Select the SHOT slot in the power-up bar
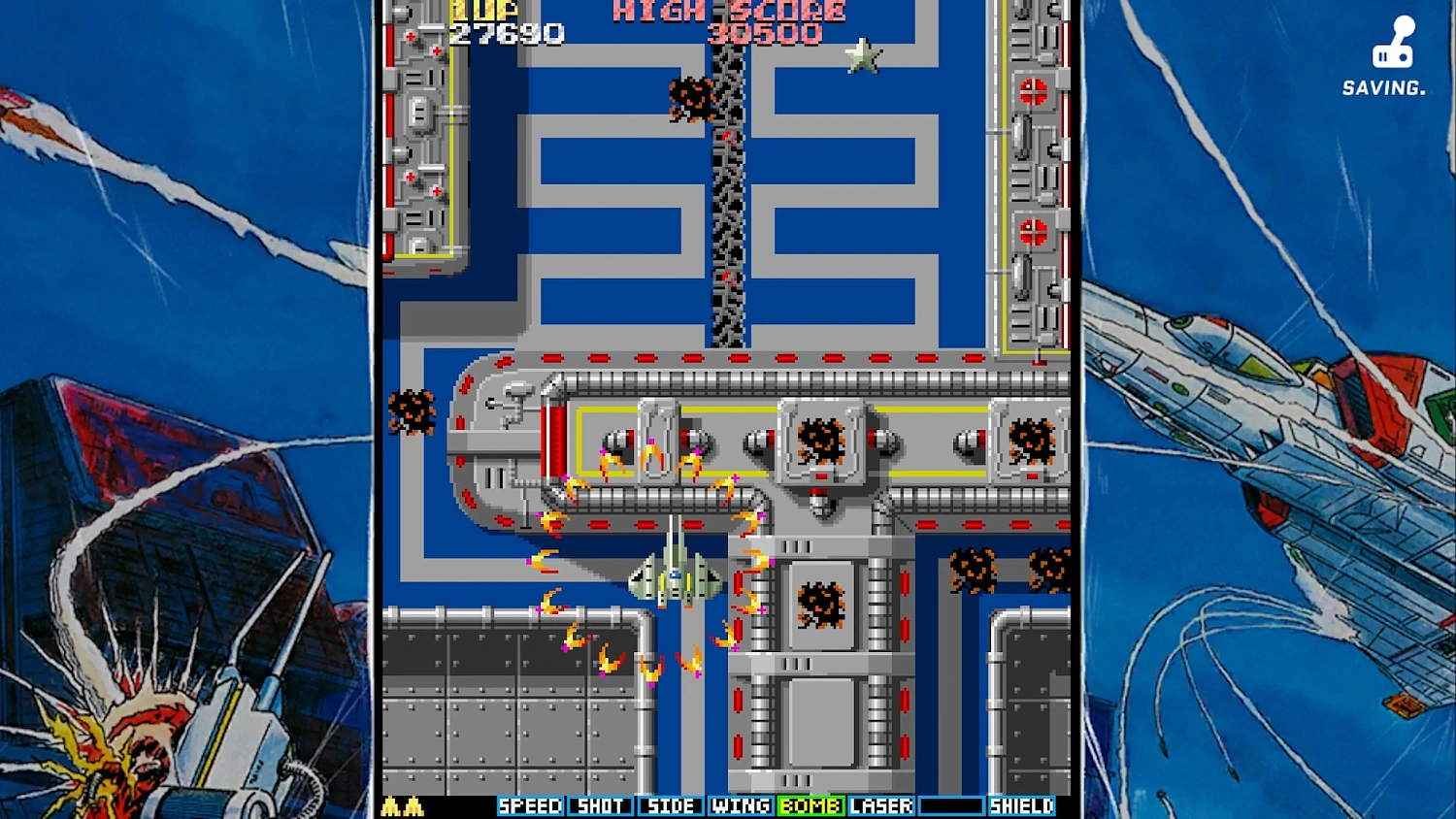Screen dimensions: 1456x819 tap(600, 805)
